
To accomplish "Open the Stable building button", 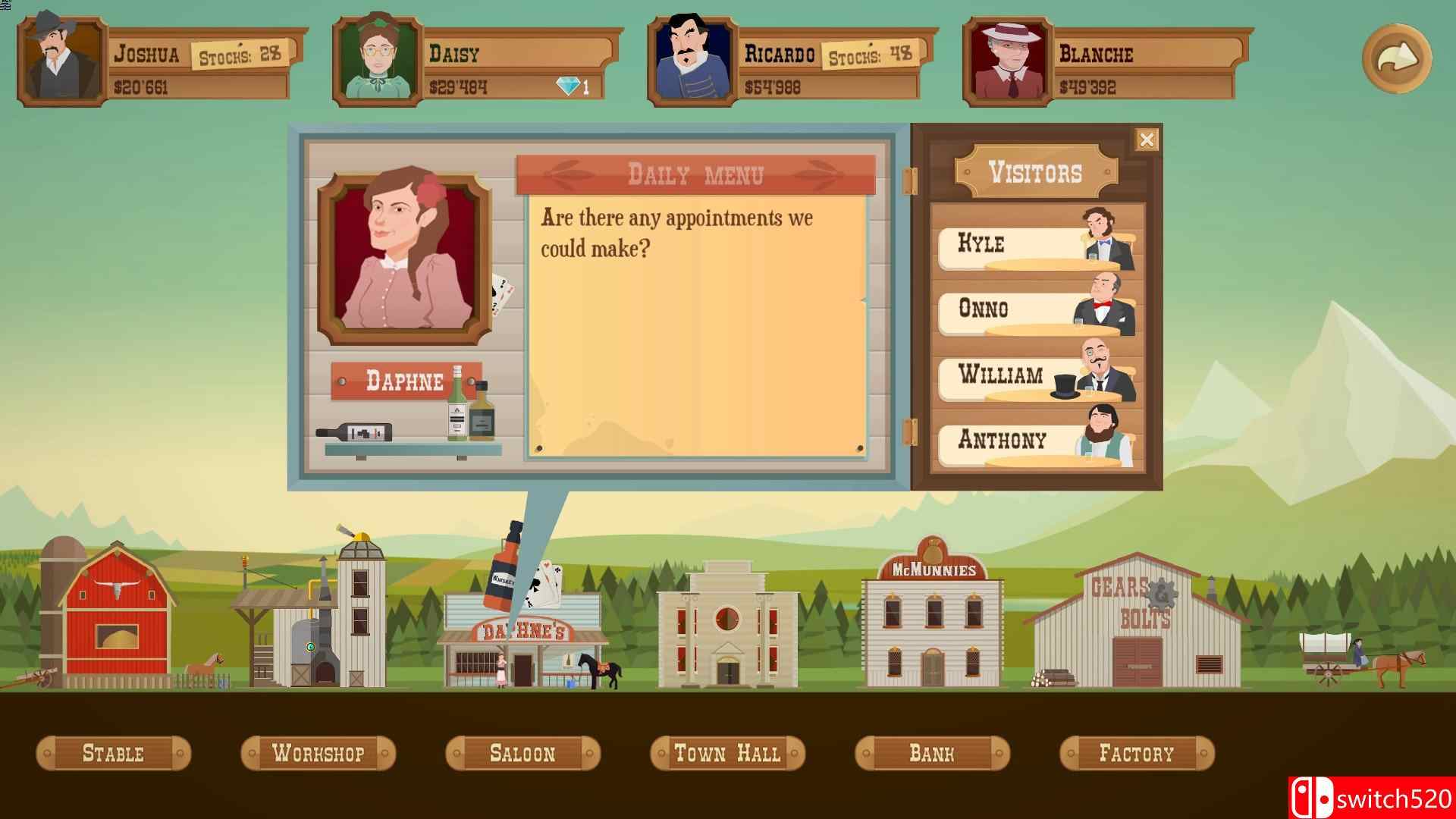I will 113,753.
